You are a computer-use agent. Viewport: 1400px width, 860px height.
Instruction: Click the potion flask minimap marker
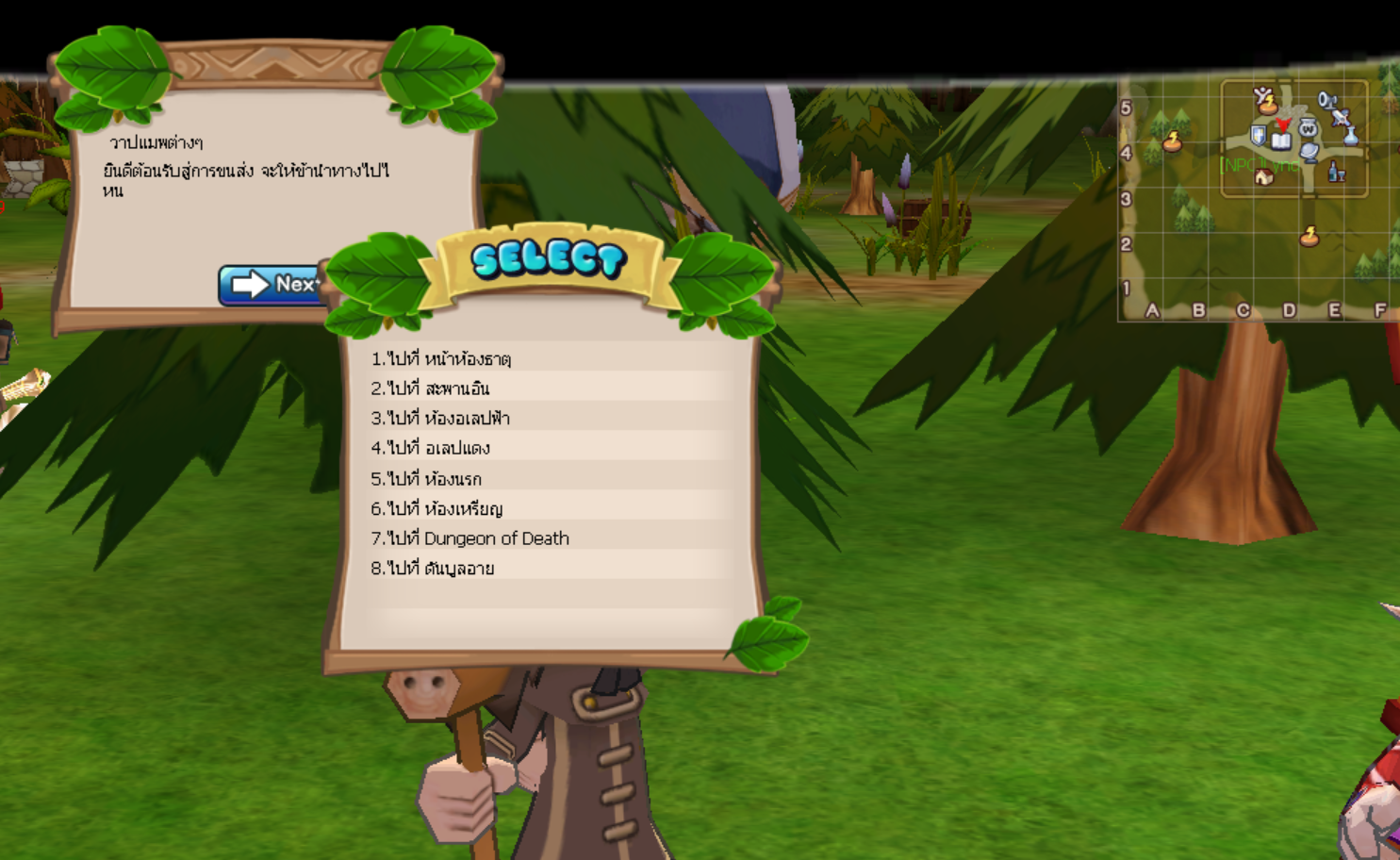[x=1351, y=137]
